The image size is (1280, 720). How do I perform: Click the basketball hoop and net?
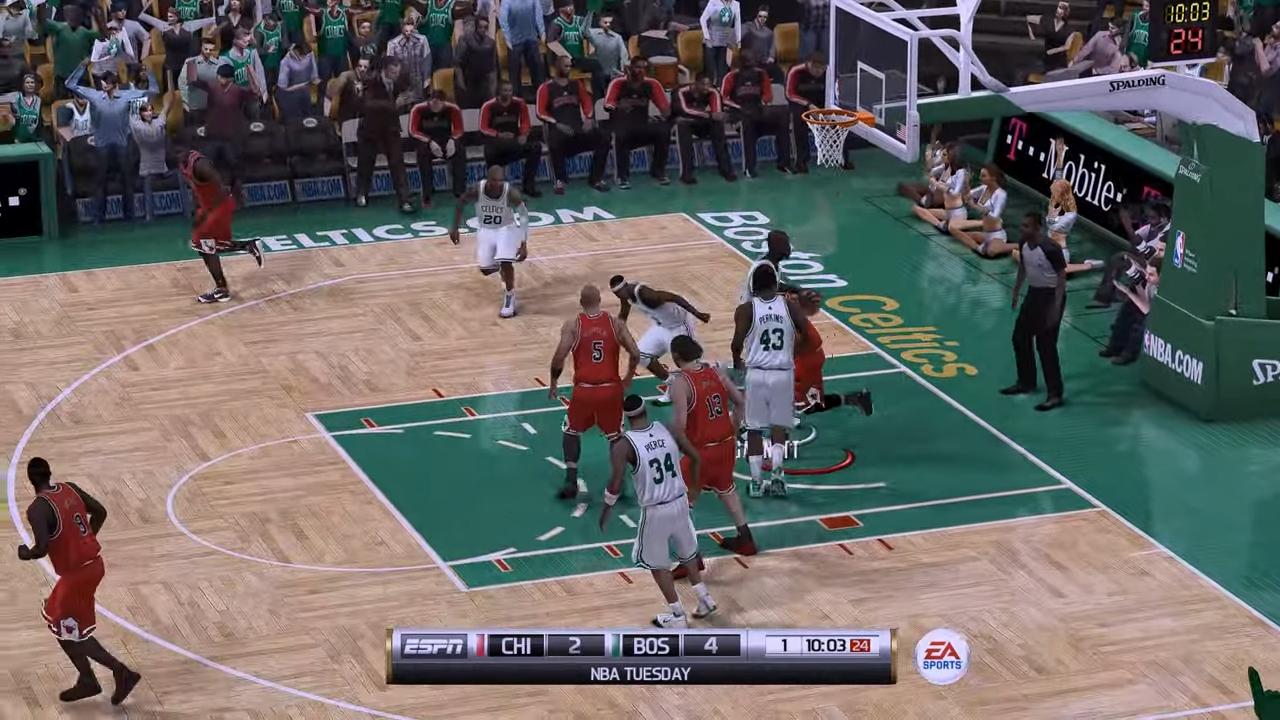(x=833, y=125)
